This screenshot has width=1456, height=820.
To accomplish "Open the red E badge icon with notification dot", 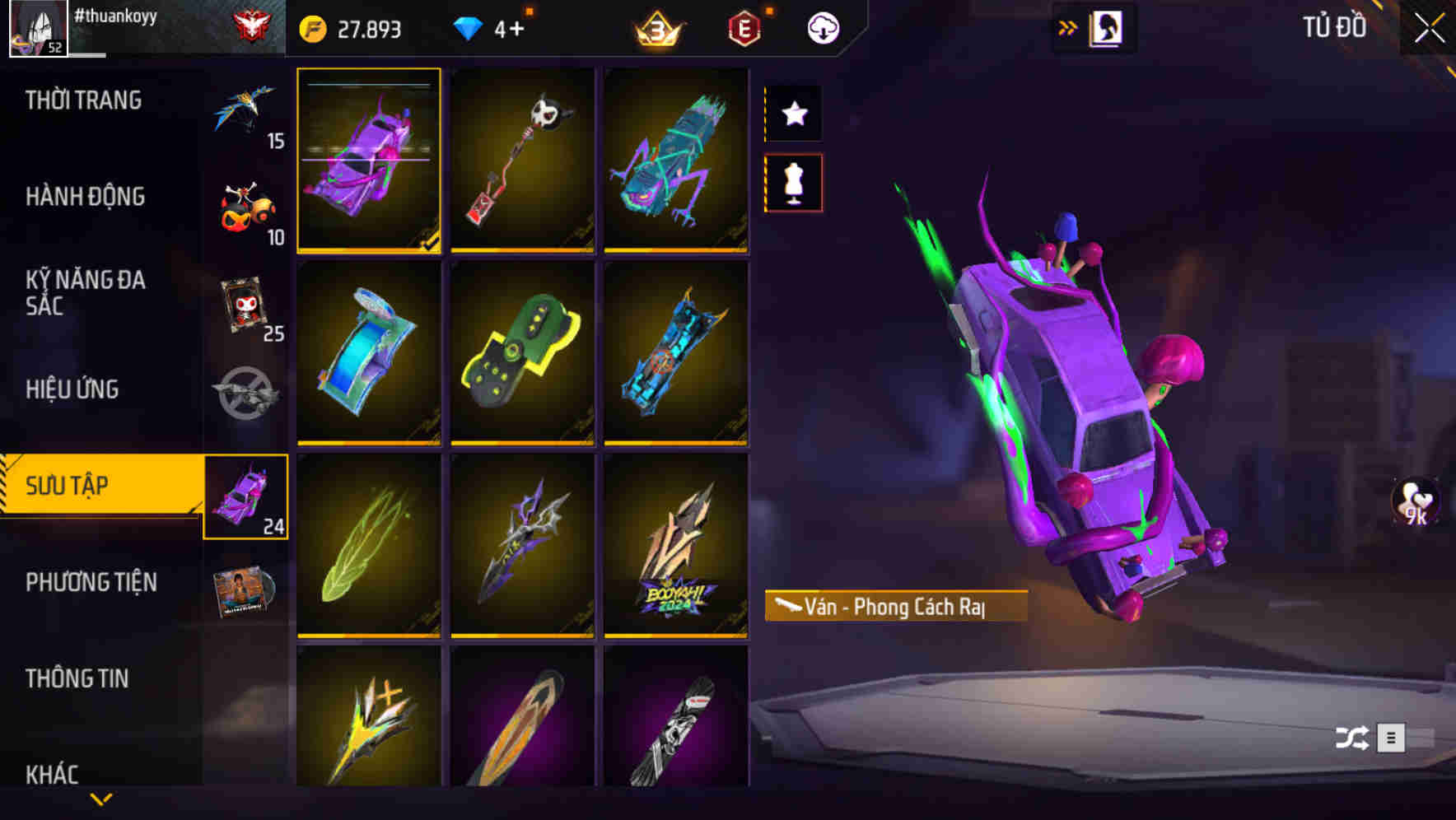I will pos(742,29).
